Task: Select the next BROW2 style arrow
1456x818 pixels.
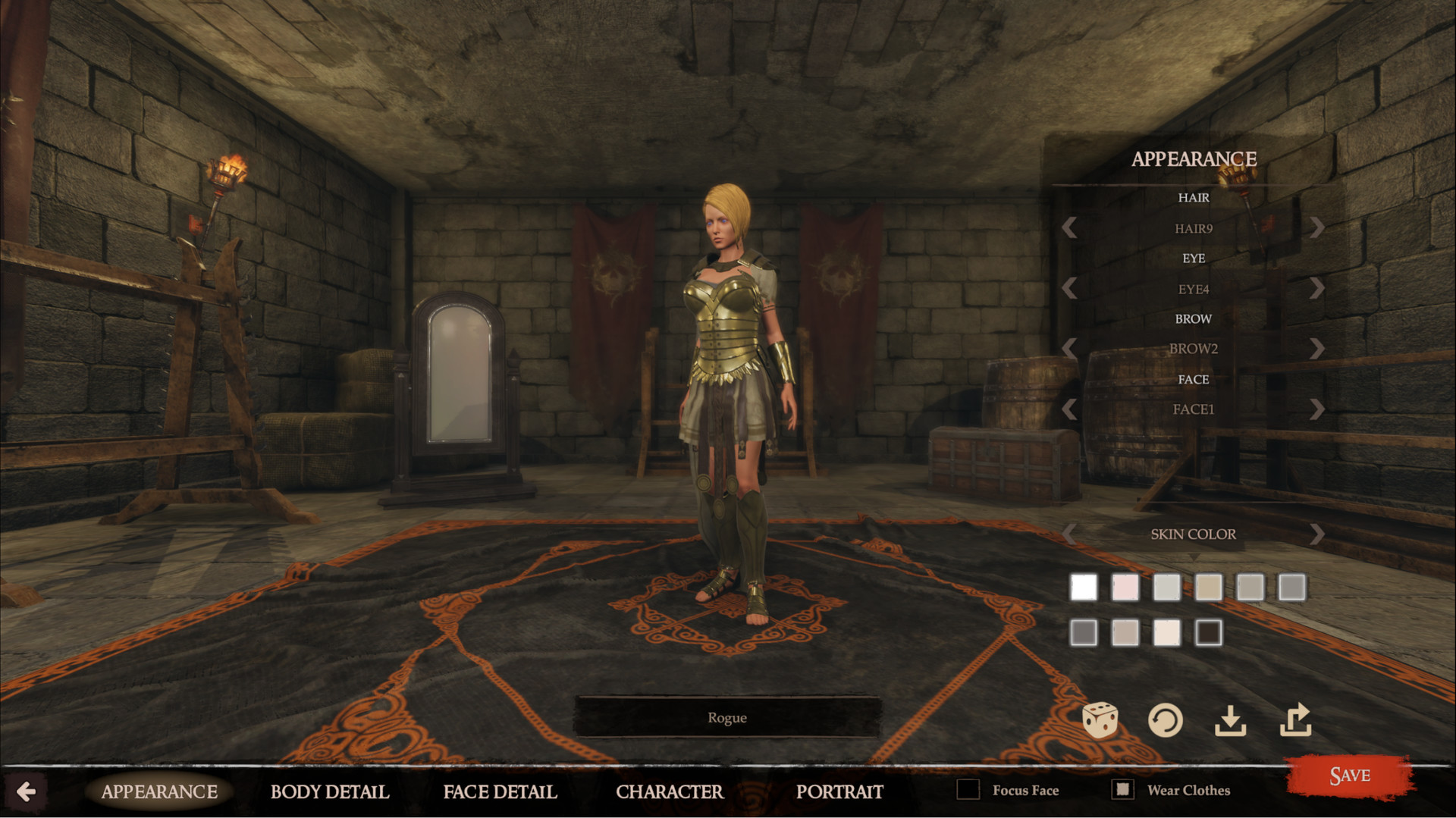Action: click(1318, 349)
